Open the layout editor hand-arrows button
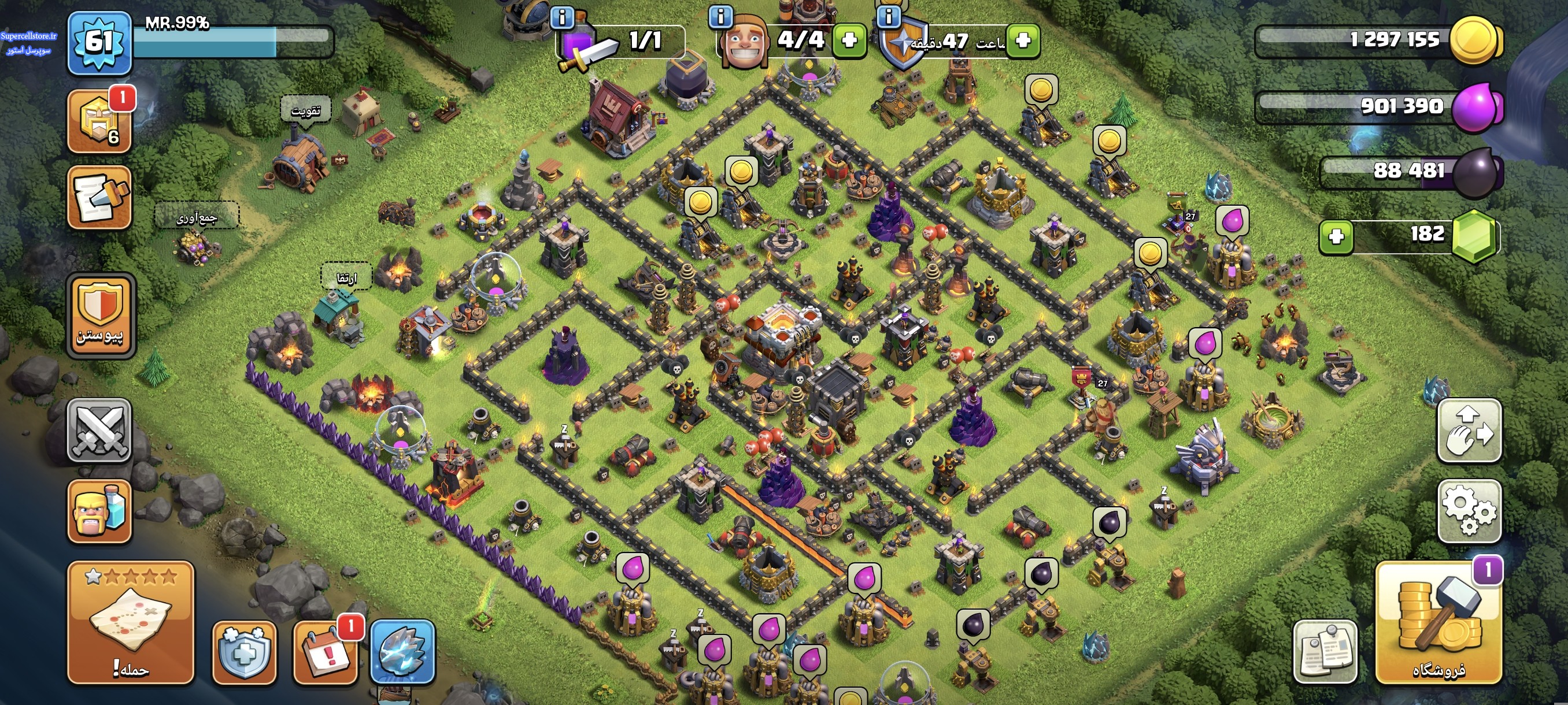The width and height of the screenshot is (1568, 705). (x=1469, y=431)
